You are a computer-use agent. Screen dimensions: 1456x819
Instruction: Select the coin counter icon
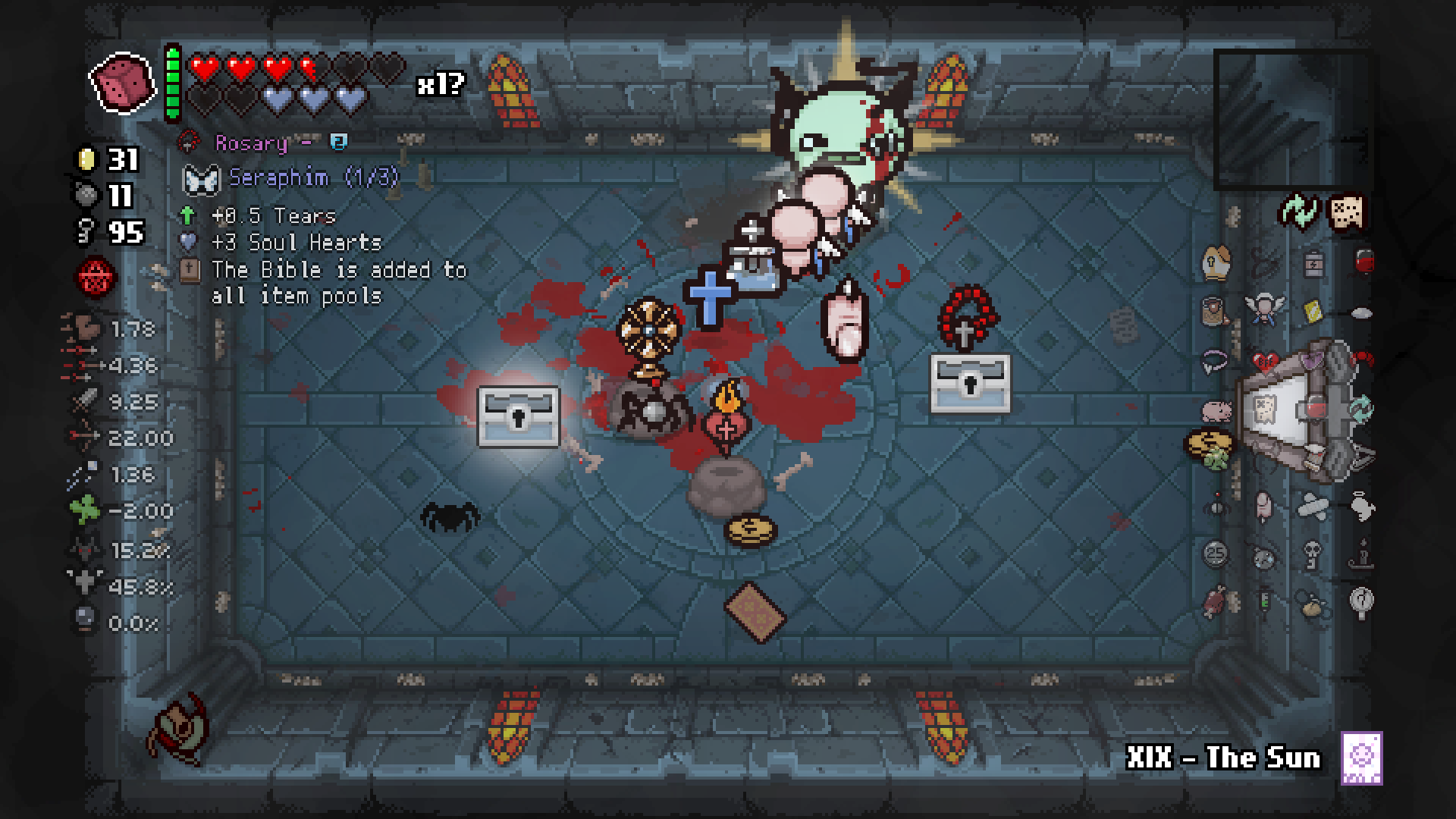[x=87, y=160]
